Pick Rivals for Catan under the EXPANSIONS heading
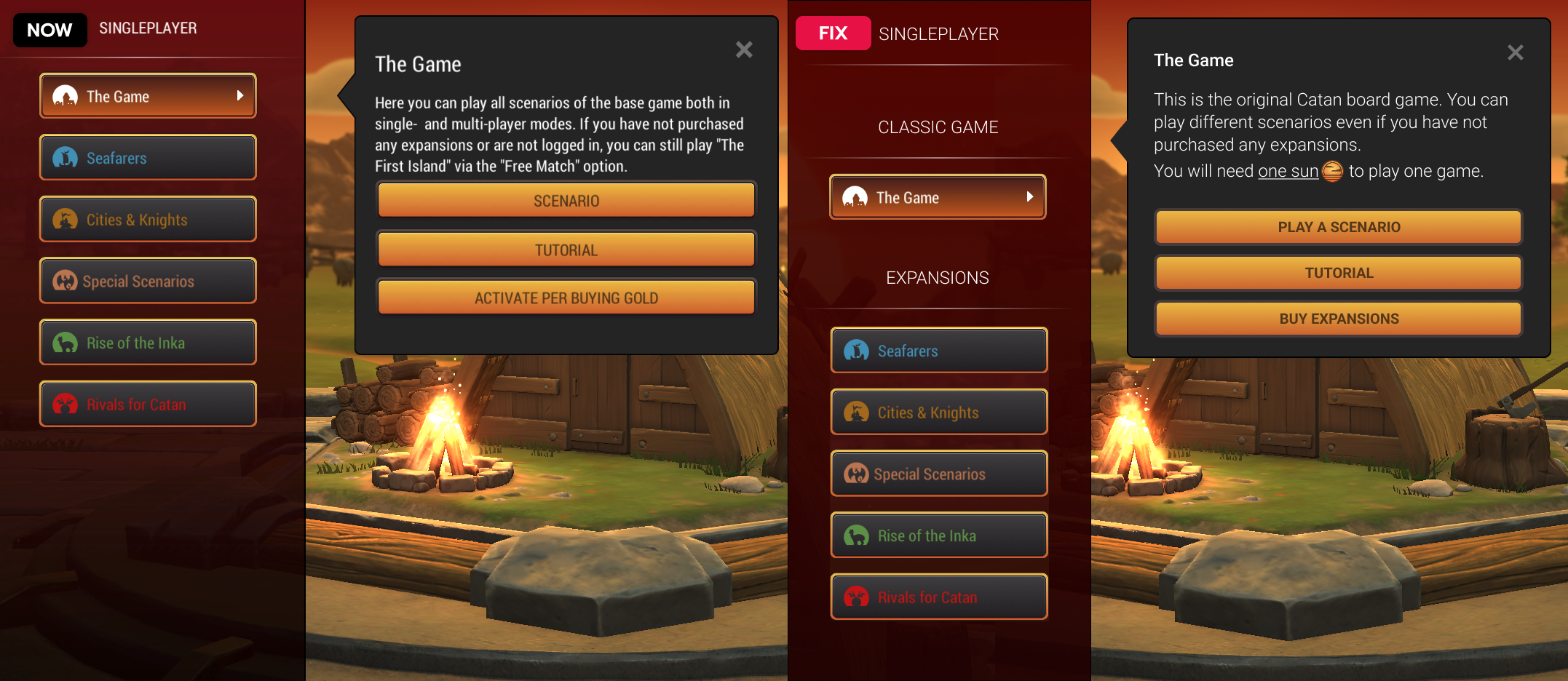1568x681 pixels. pos(938,597)
